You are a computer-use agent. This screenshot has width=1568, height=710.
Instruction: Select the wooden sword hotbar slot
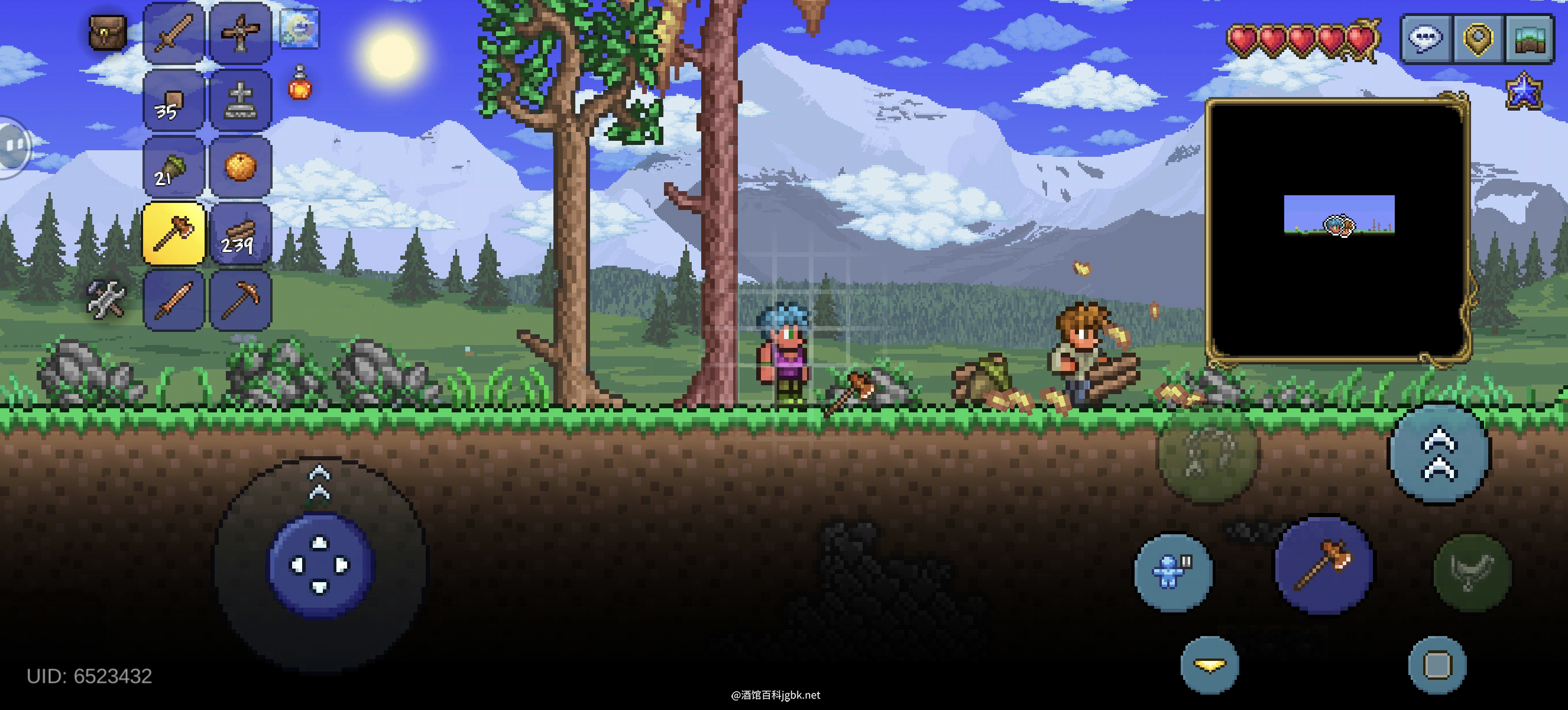pos(174,33)
